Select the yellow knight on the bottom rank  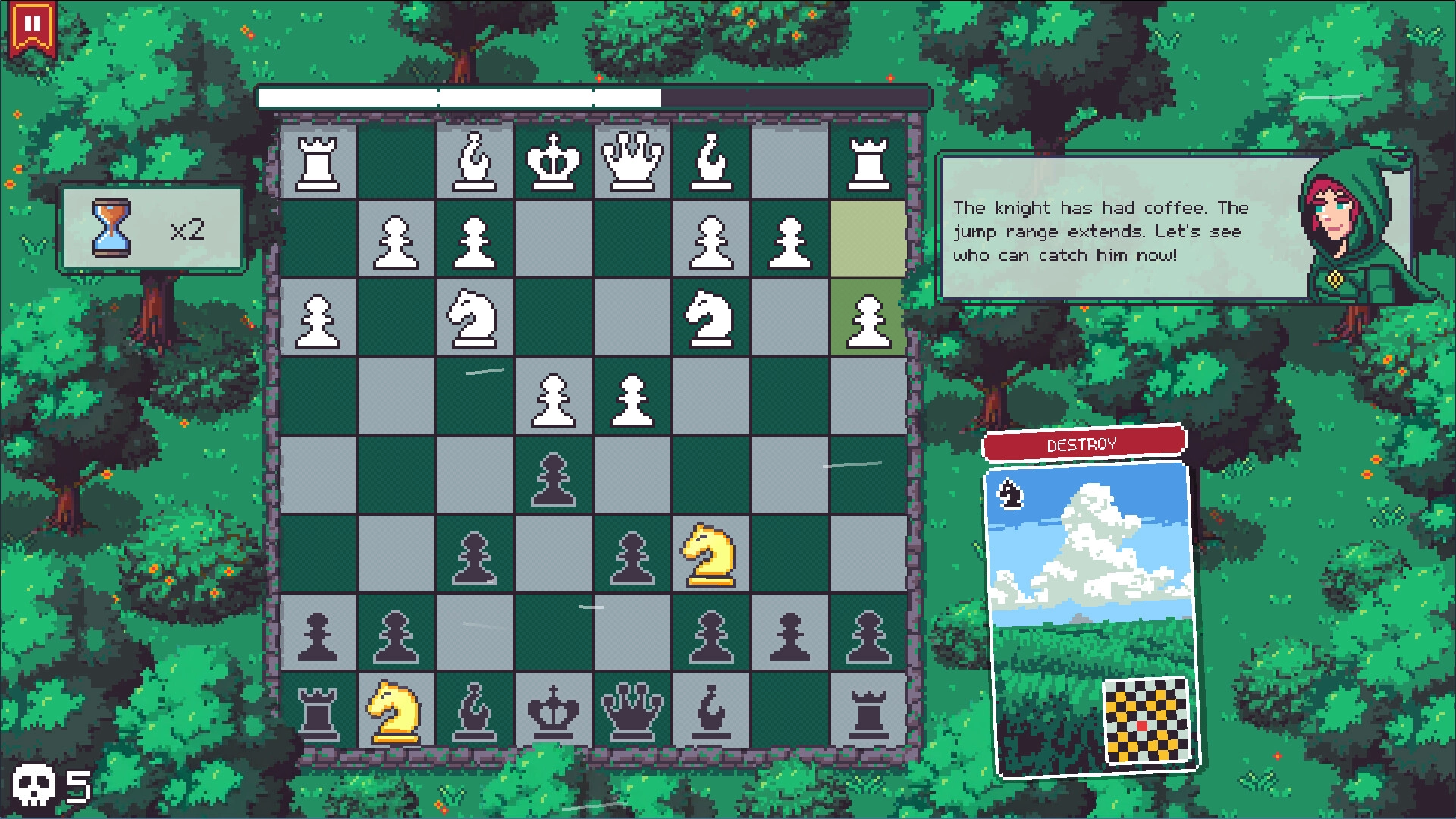coord(396,713)
